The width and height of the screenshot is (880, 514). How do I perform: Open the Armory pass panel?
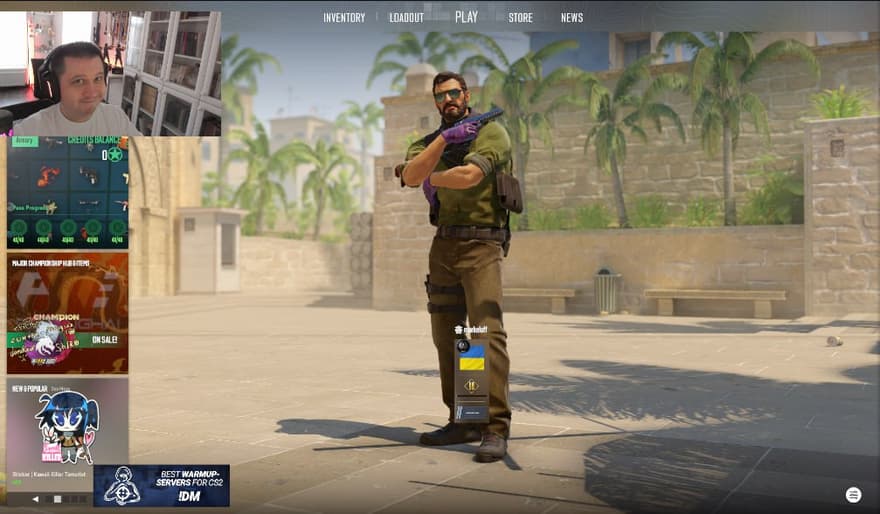67,192
